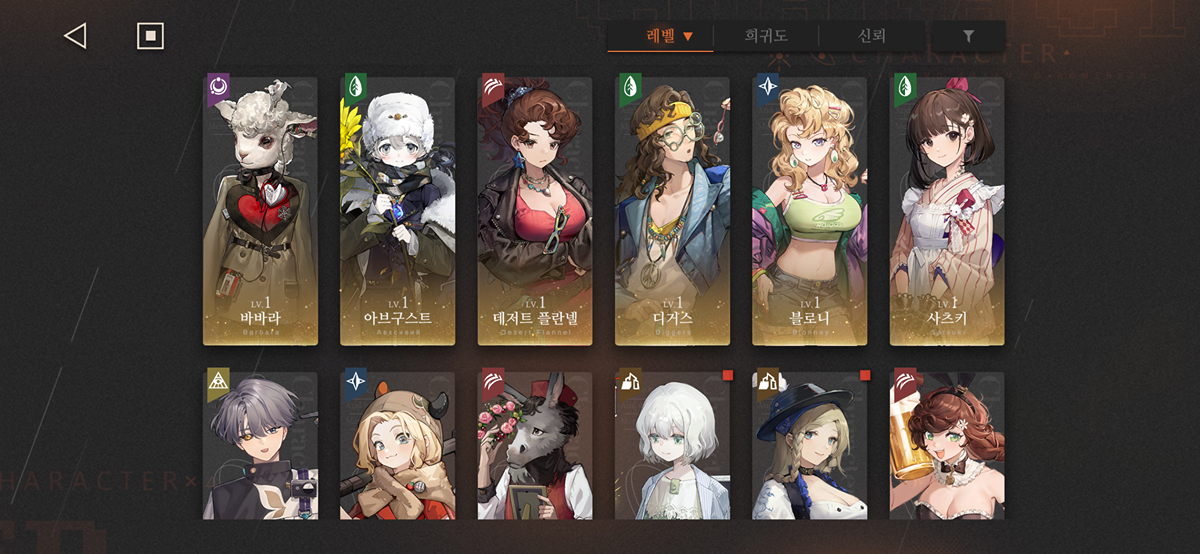This screenshot has height=554, width=1200.
Task: Open the funnel filter options
Action: (x=968, y=37)
